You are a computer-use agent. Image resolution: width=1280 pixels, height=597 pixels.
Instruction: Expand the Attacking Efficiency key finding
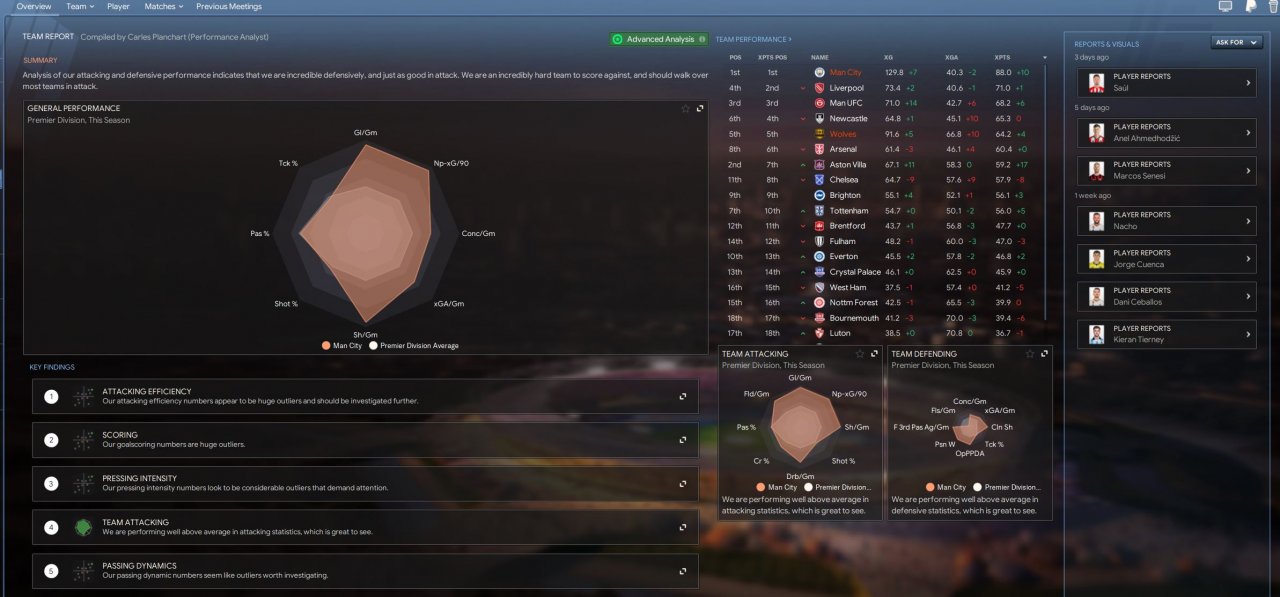coord(683,396)
